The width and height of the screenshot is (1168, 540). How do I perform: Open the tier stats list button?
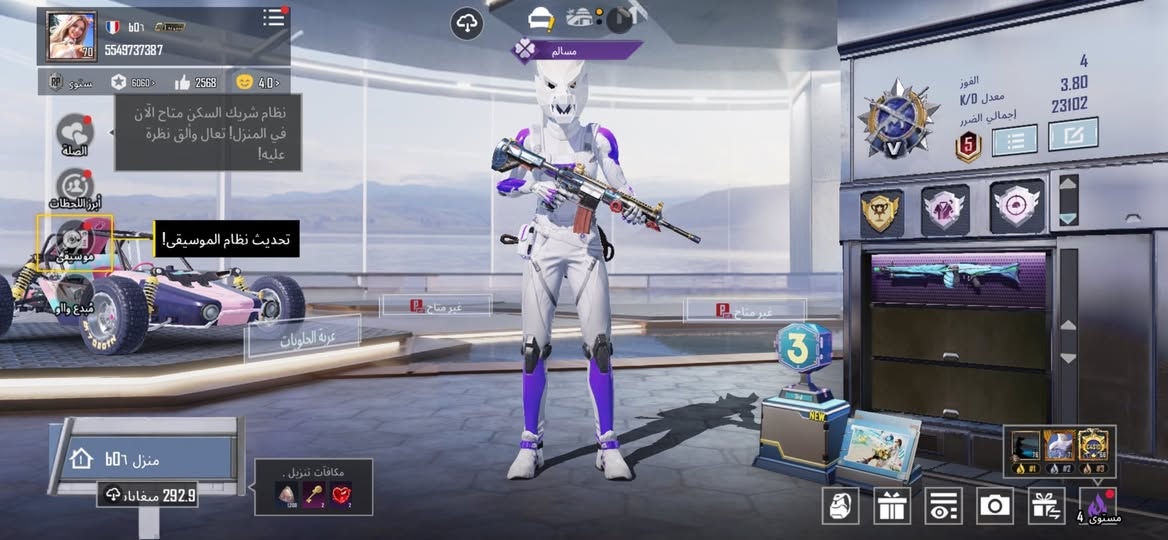[1013, 140]
